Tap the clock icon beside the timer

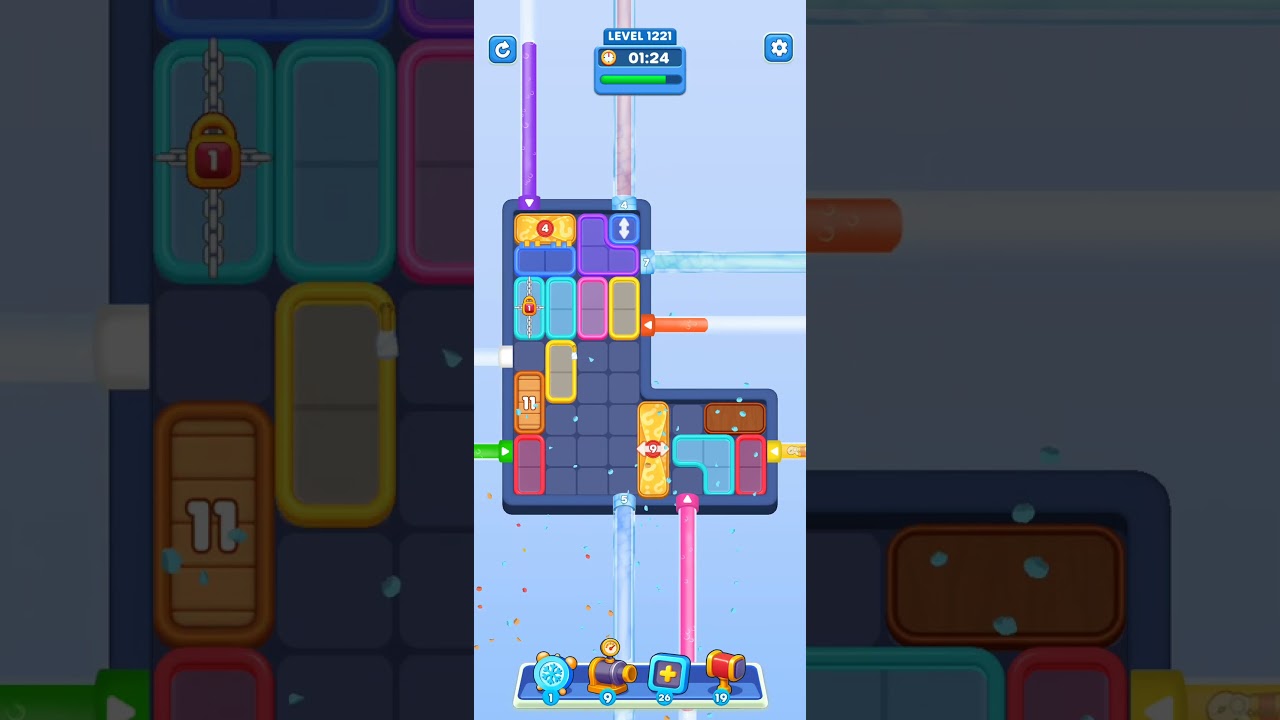609,58
